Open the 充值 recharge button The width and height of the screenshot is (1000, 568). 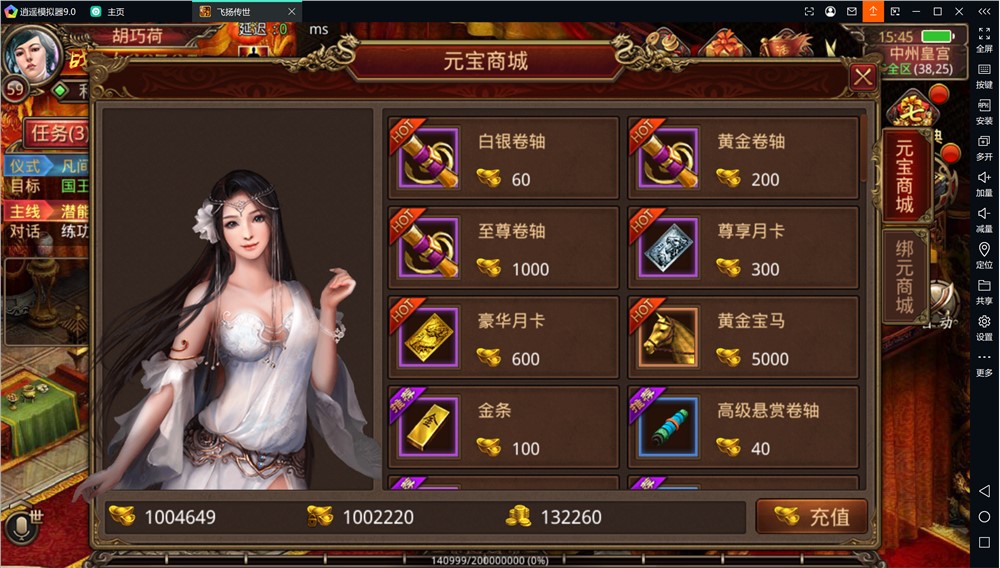click(811, 517)
